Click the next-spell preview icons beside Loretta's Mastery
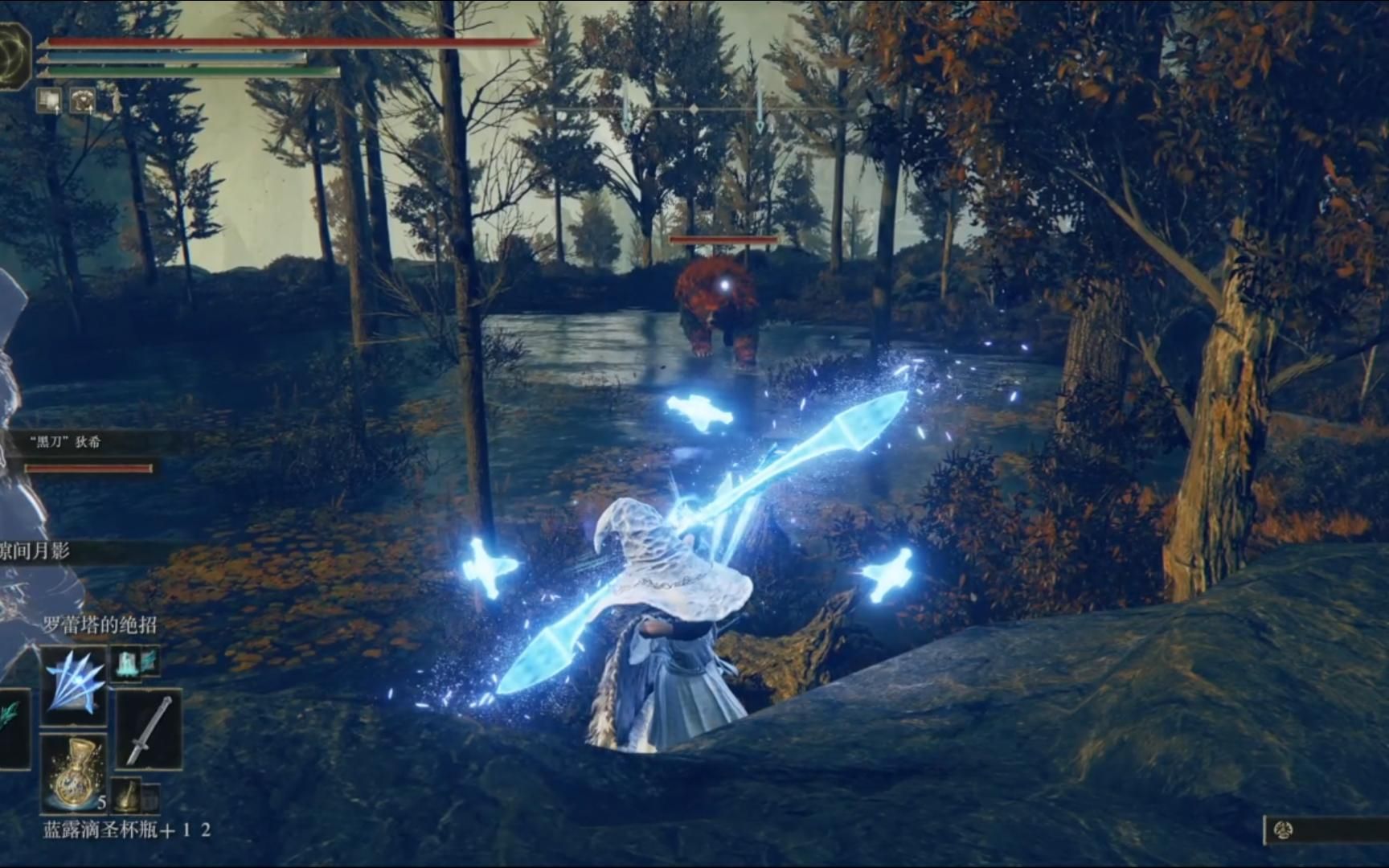This screenshot has width=1389, height=868. (134, 662)
